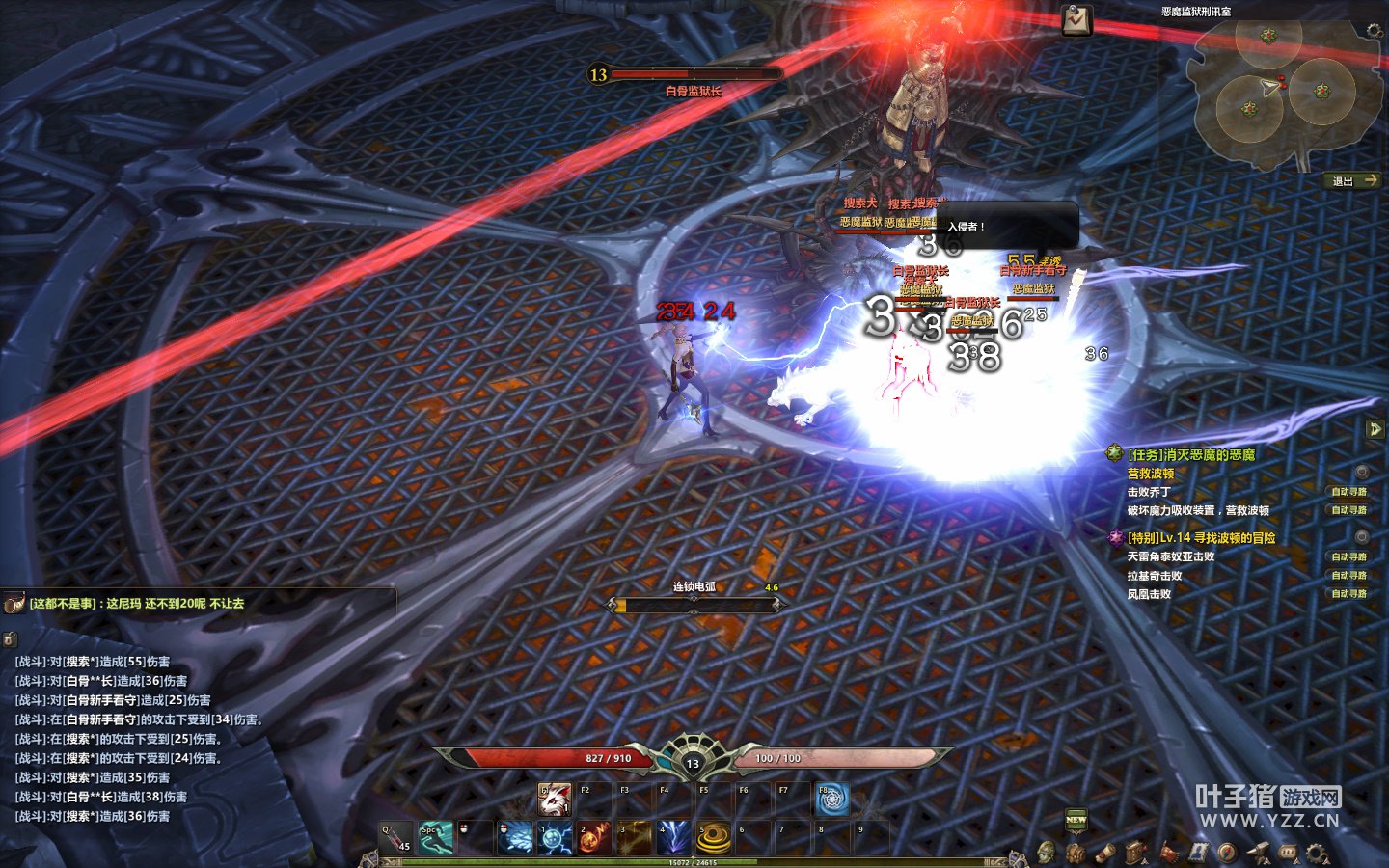Open the backpack inventory icon

click(x=1075, y=853)
